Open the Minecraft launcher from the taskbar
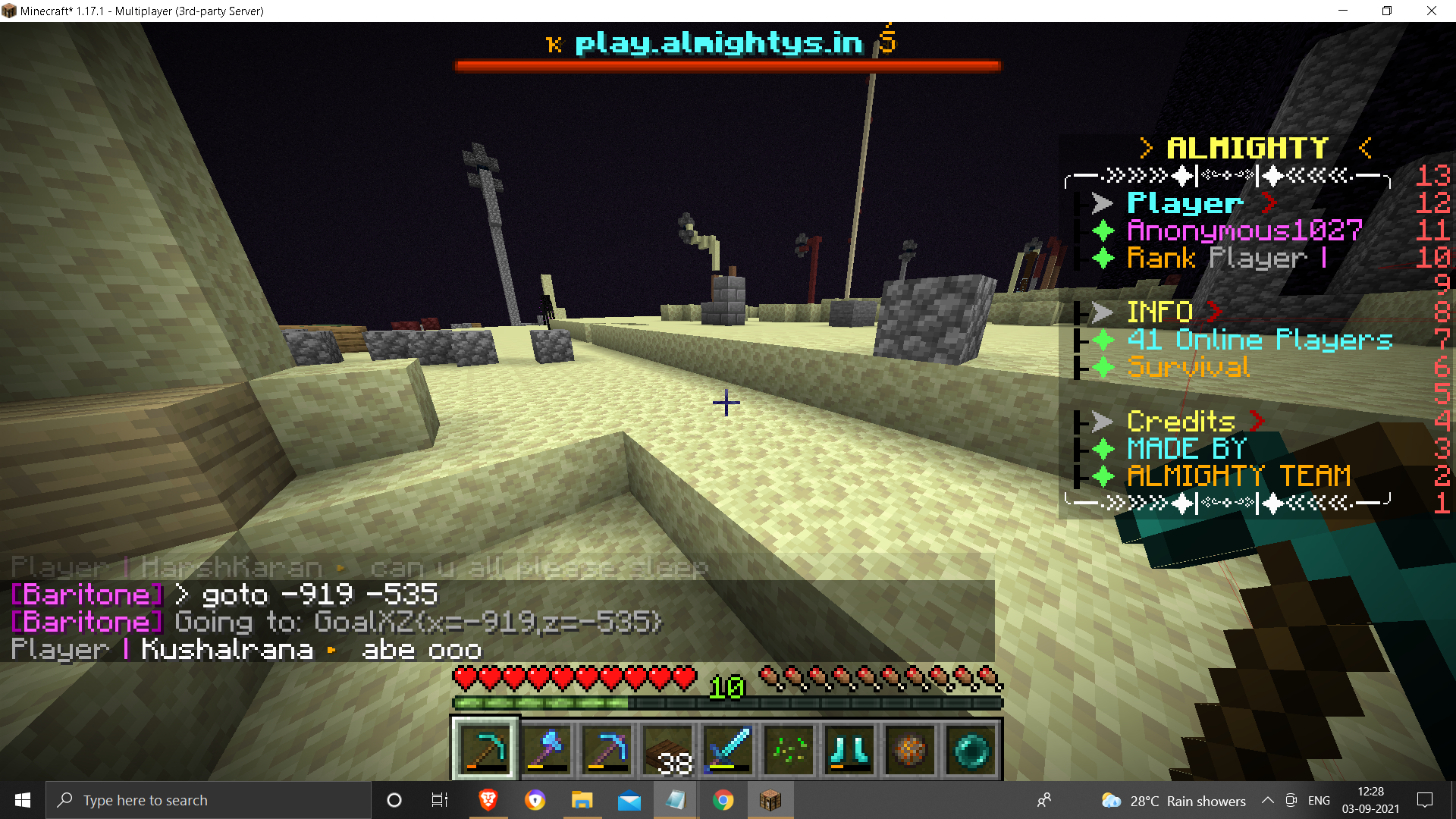1456x819 pixels. pyautogui.click(x=770, y=800)
